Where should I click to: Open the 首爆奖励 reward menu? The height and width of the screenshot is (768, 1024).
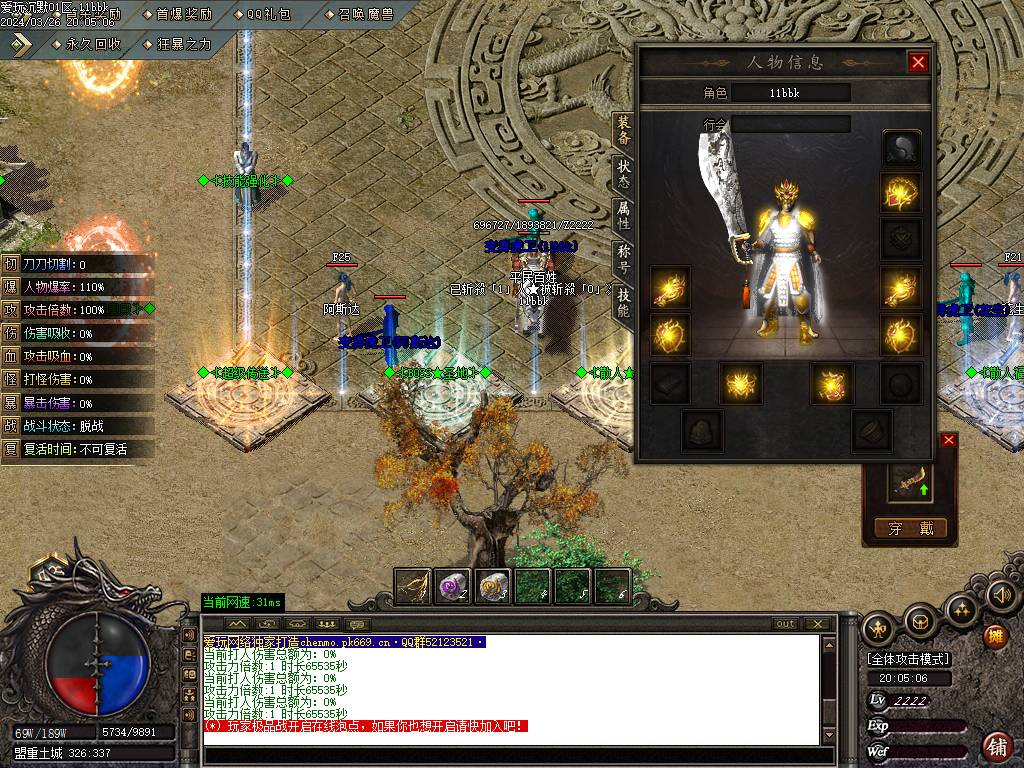pos(184,14)
